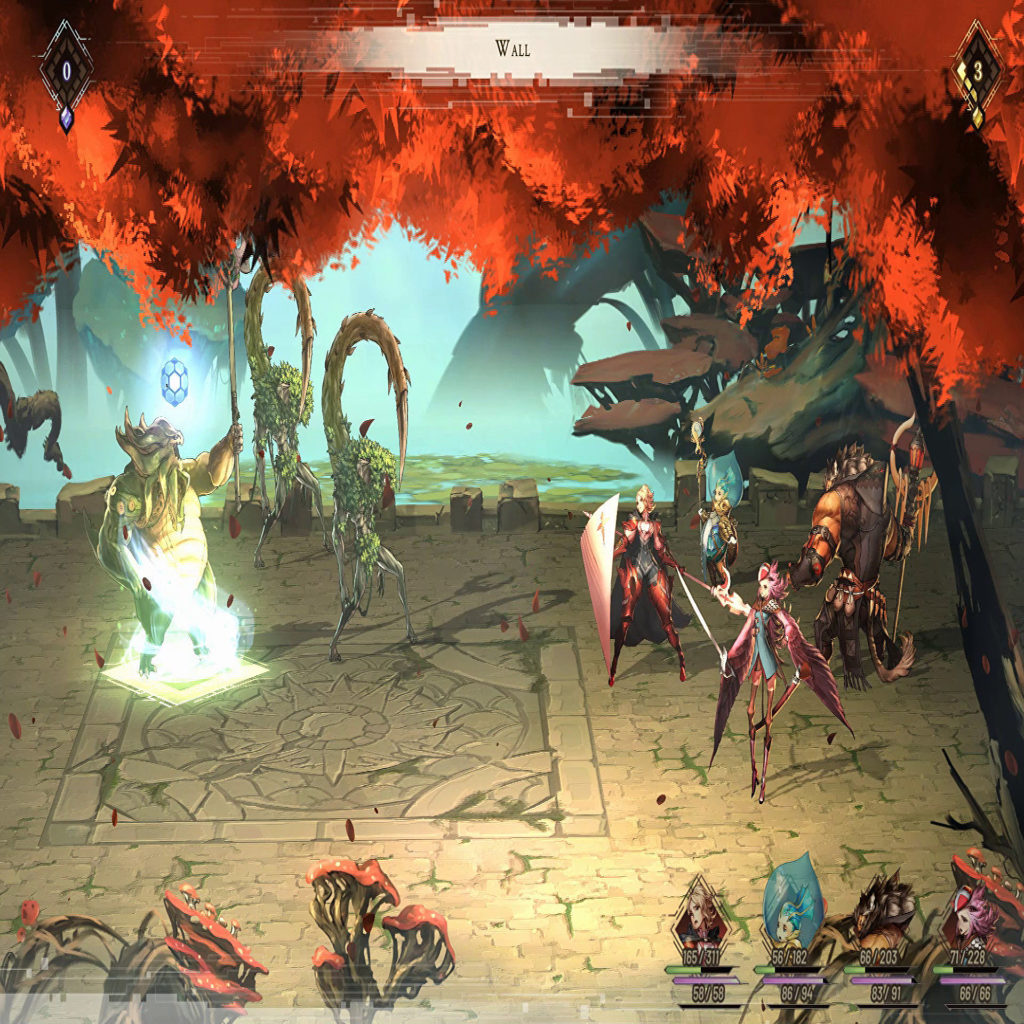The width and height of the screenshot is (1024, 1024).
Task: Target the glowing highlighted enemy with trident
Action: click(170, 540)
